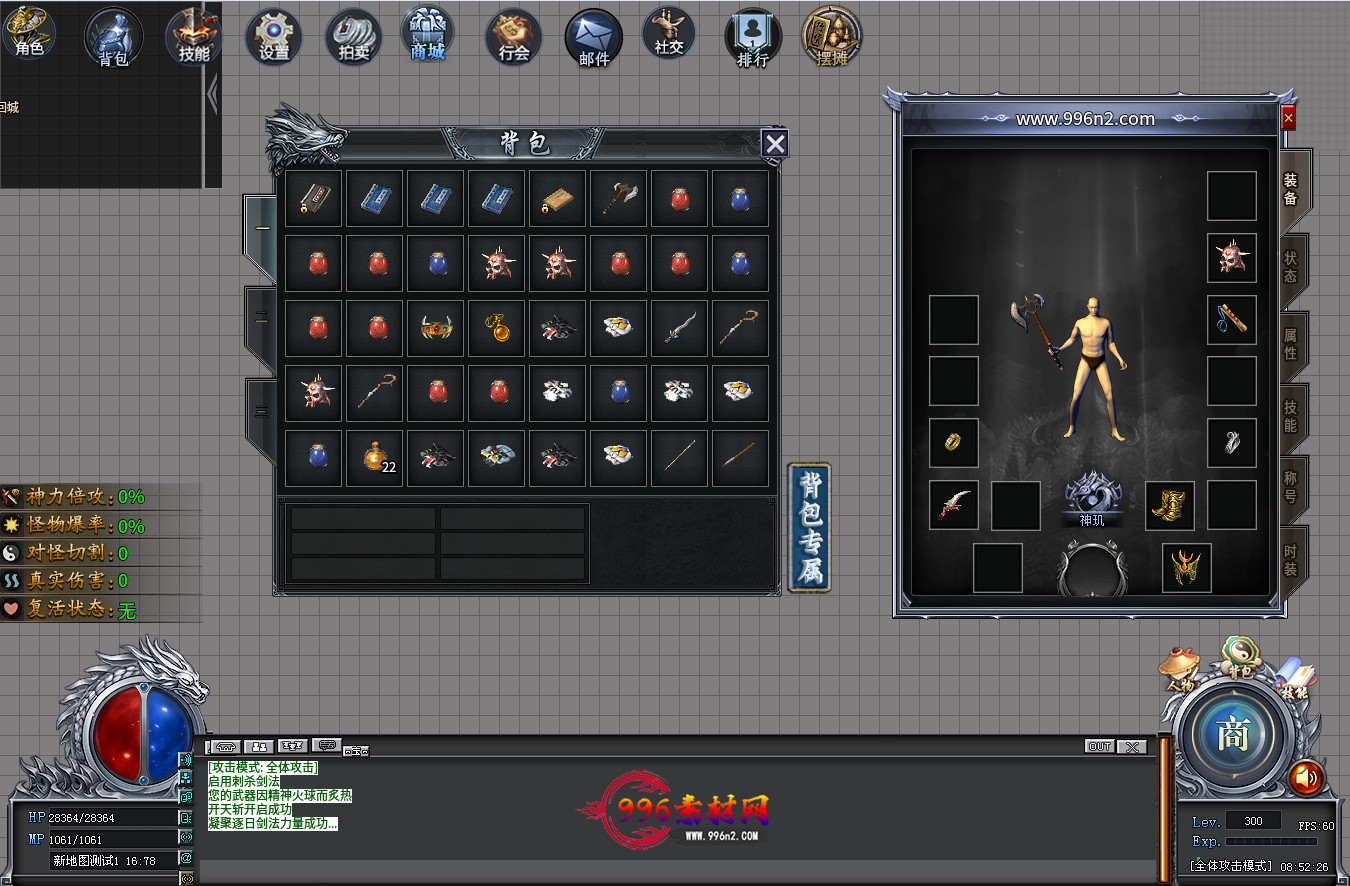Toggle the sound speaker button
Viewport: 1350px width, 886px height.
click(x=1305, y=777)
